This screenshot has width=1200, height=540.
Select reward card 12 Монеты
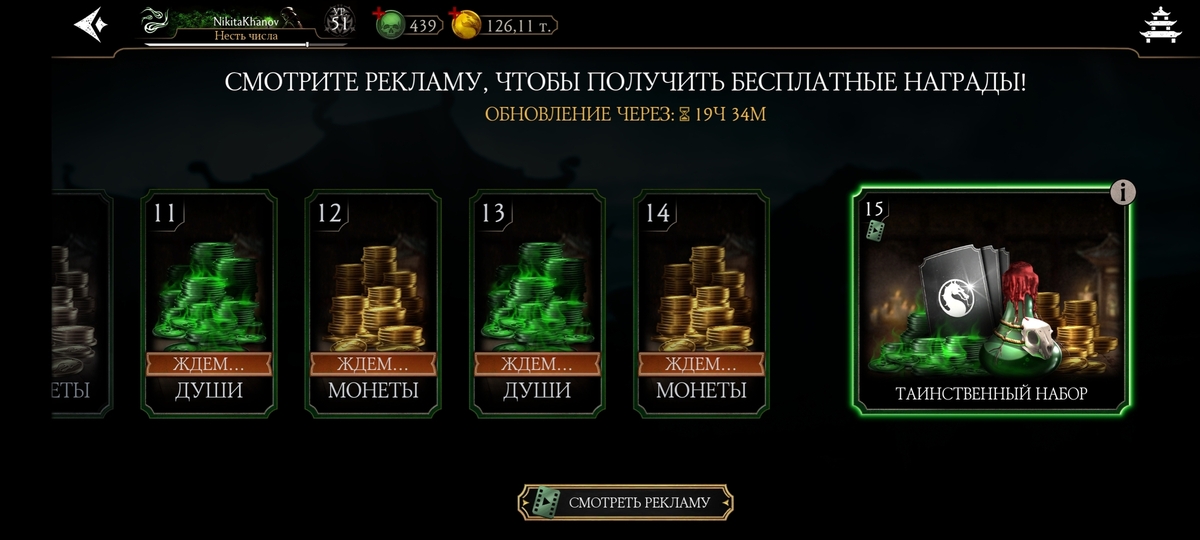(x=373, y=302)
